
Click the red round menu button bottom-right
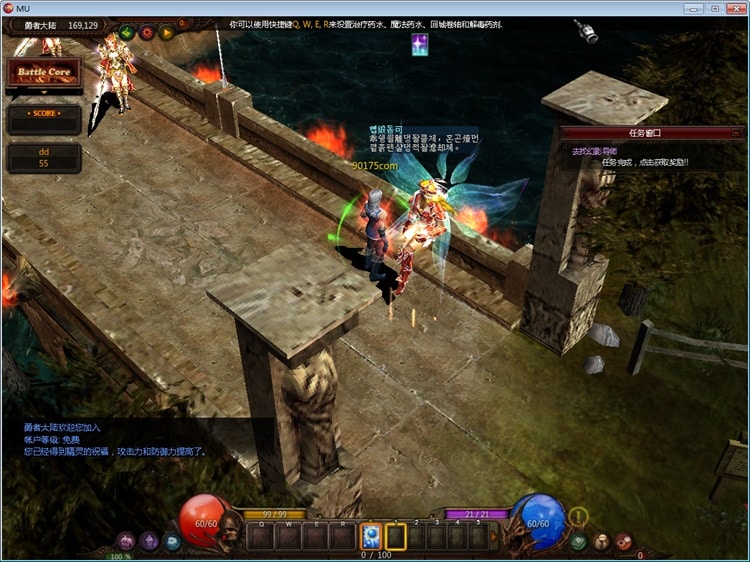coord(625,542)
